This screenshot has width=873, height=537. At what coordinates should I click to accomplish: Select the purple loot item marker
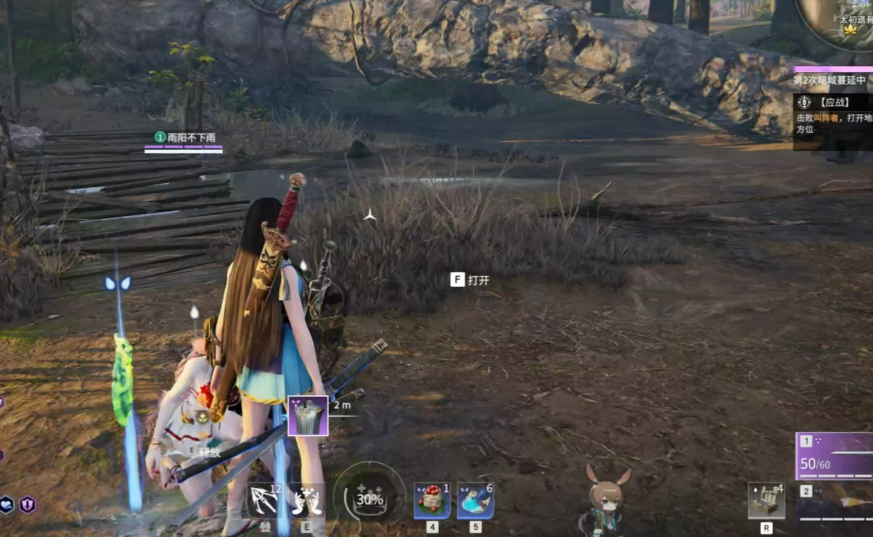[308, 415]
